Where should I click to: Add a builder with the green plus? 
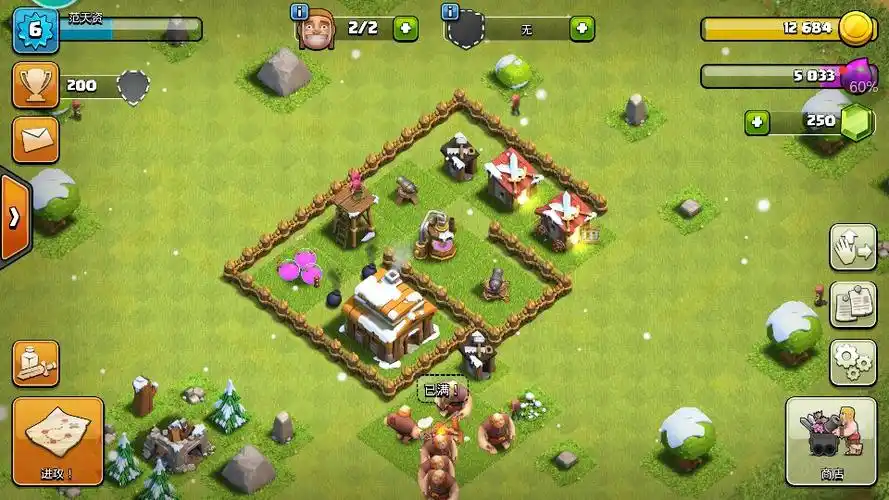[405, 28]
